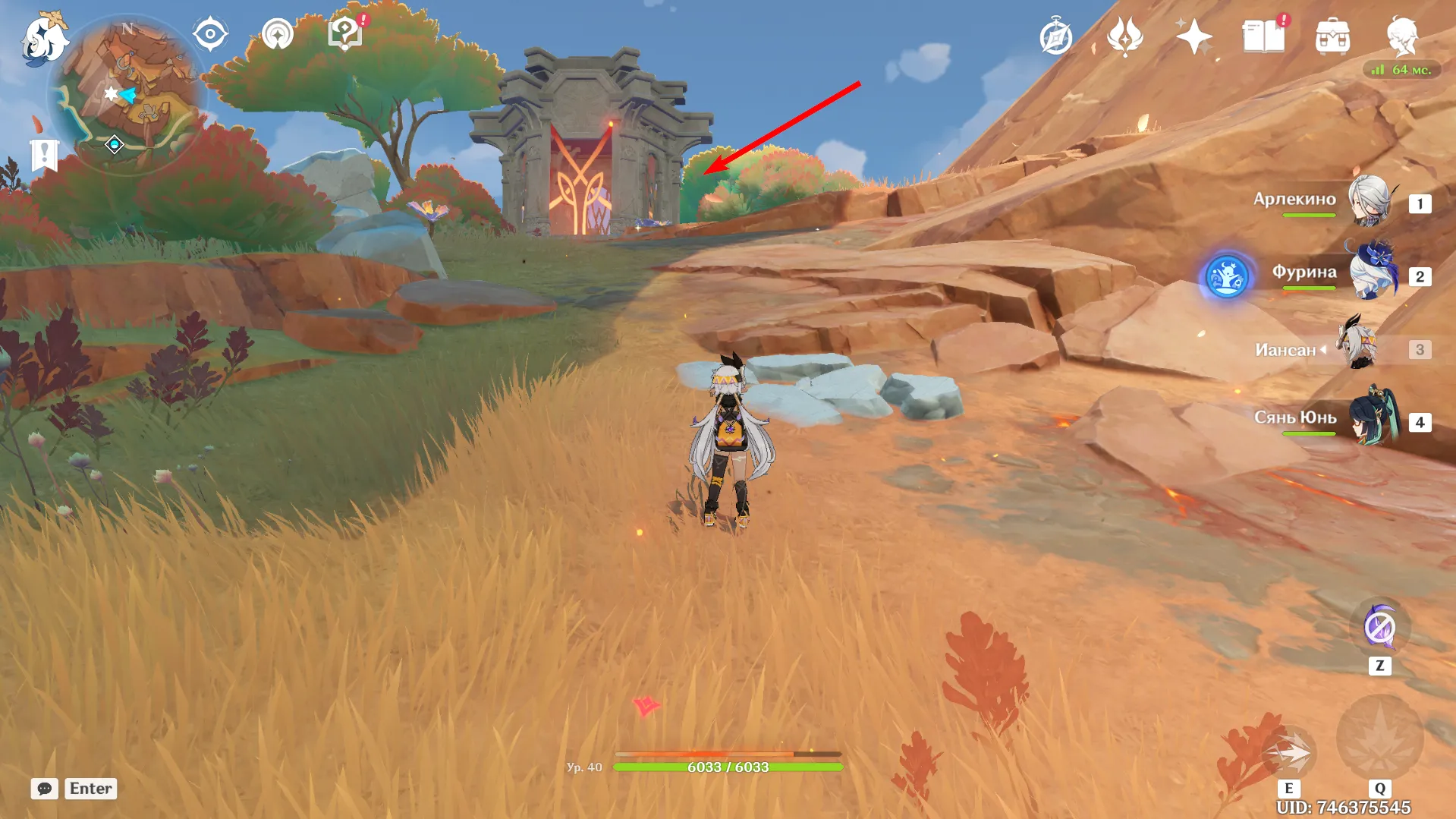Open the backpack inventory icon
Viewport: 1456px width, 819px height.
click(x=1332, y=37)
